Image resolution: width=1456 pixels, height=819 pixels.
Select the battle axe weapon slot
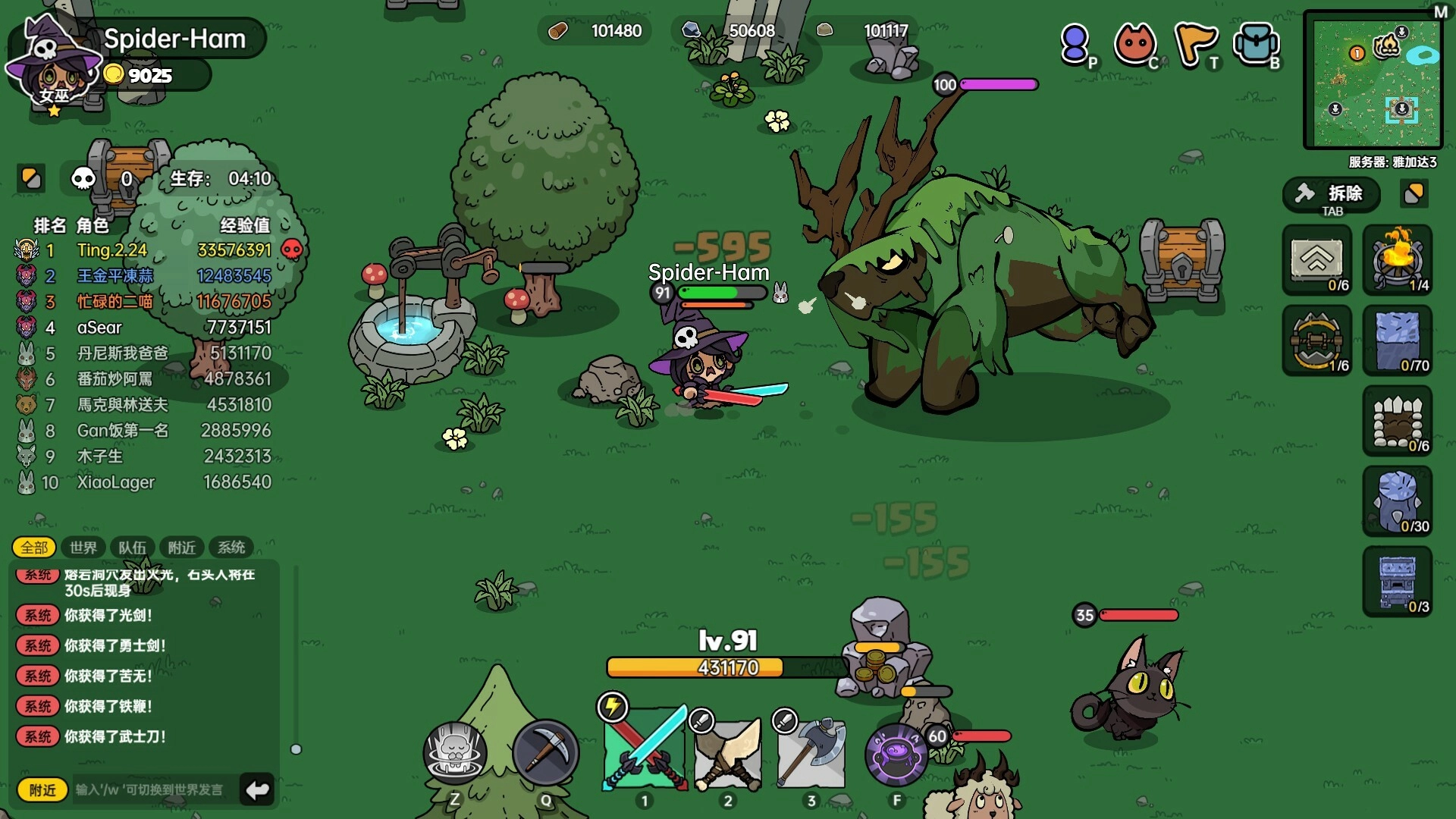tap(811, 752)
